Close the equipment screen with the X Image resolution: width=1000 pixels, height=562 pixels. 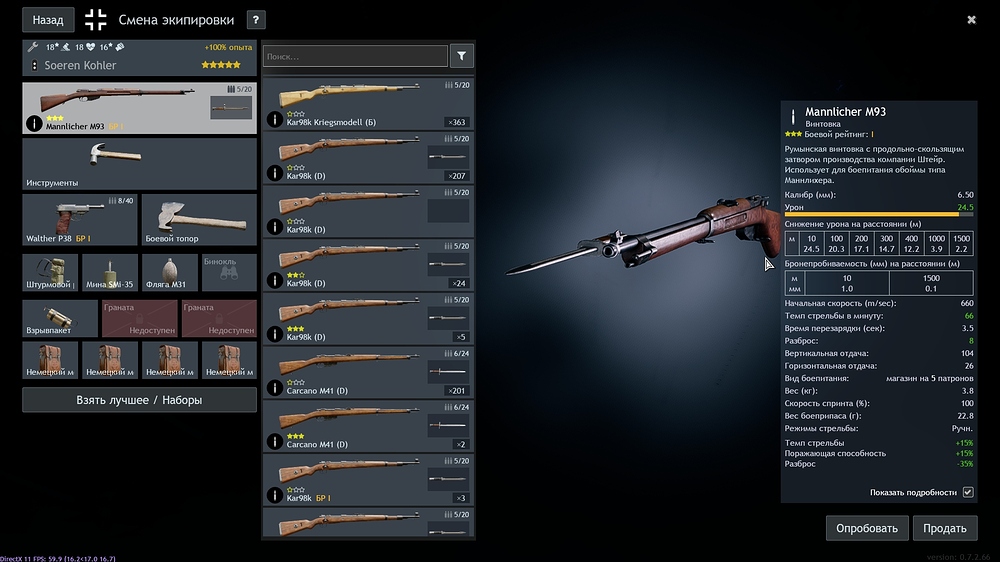(x=971, y=19)
